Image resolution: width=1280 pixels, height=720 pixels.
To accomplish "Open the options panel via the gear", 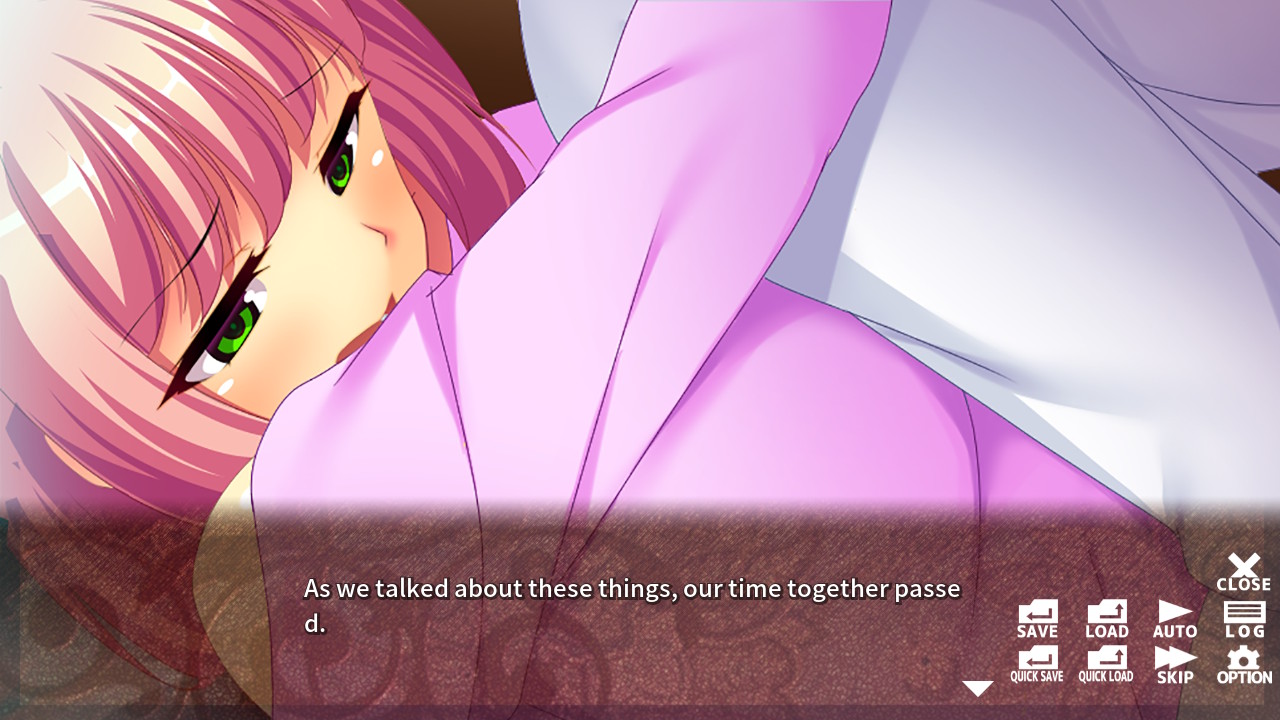I will pos(1243,664).
